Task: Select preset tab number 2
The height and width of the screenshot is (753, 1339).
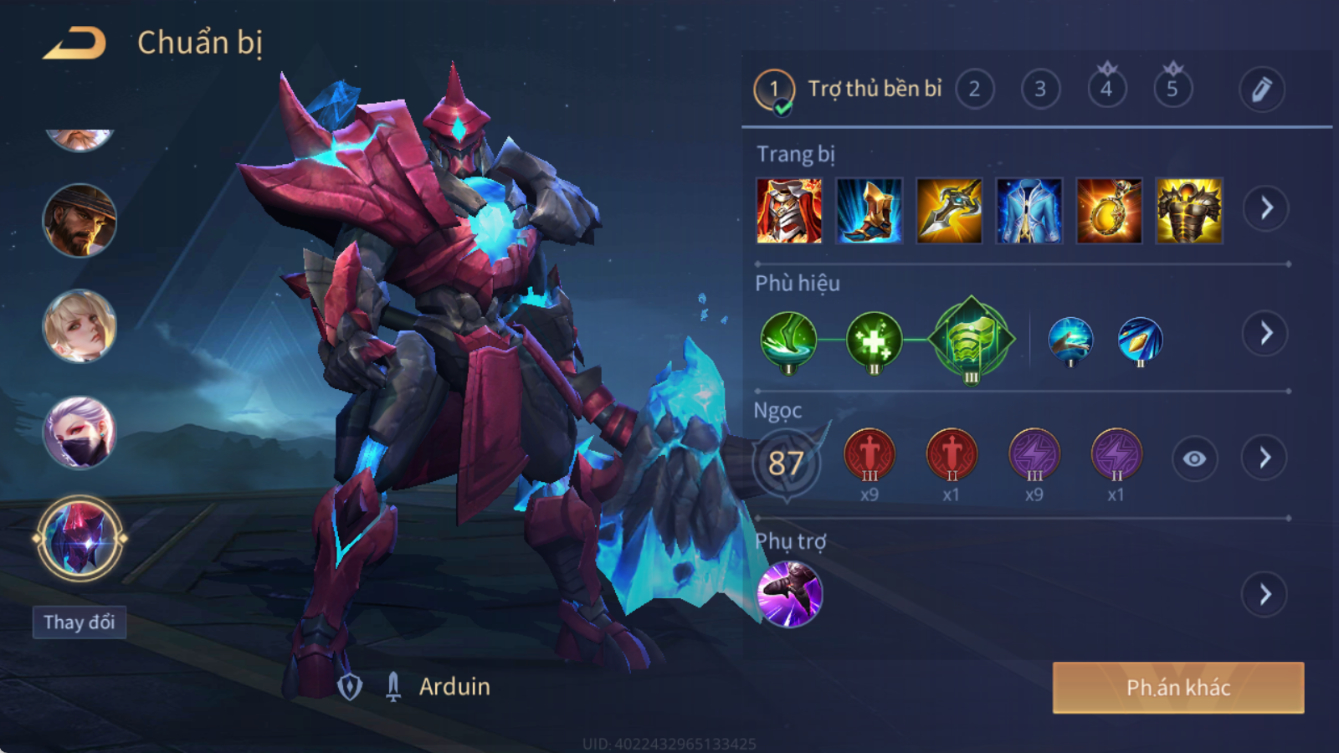Action: [x=975, y=90]
